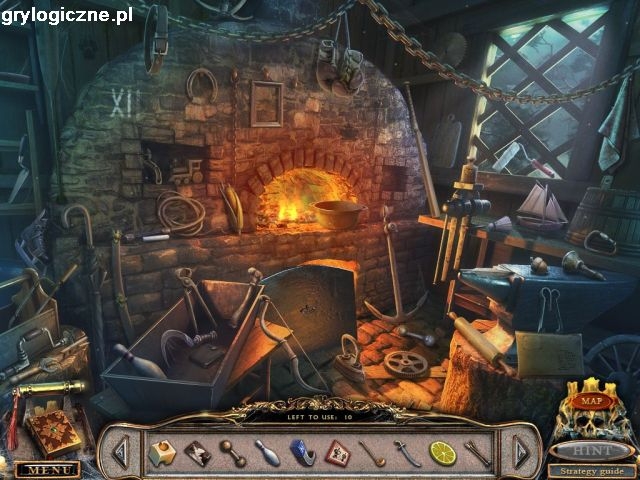Open the MAP crown button
640x480 pixels.
[x=591, y=401]
